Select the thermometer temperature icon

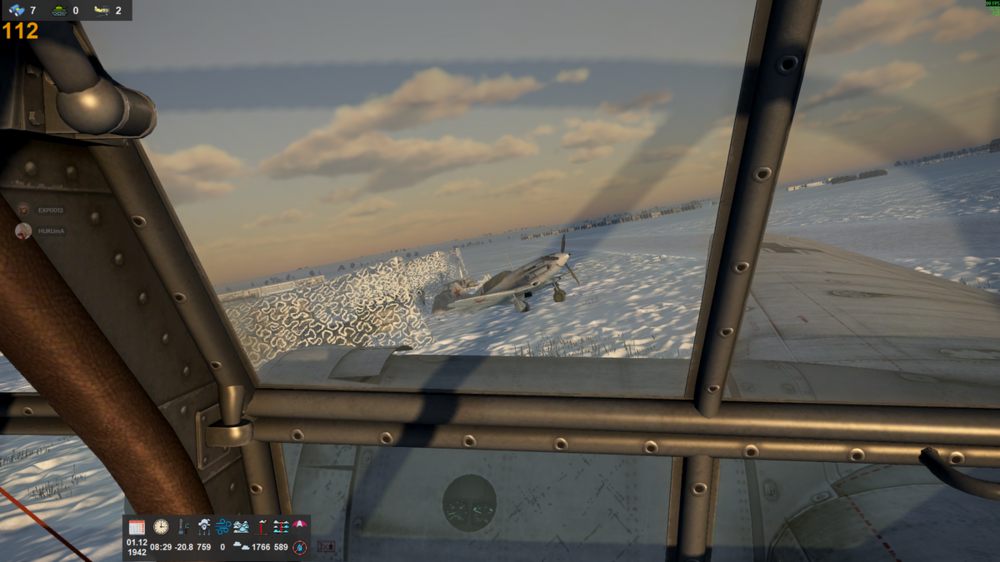[x=183, y=527]
